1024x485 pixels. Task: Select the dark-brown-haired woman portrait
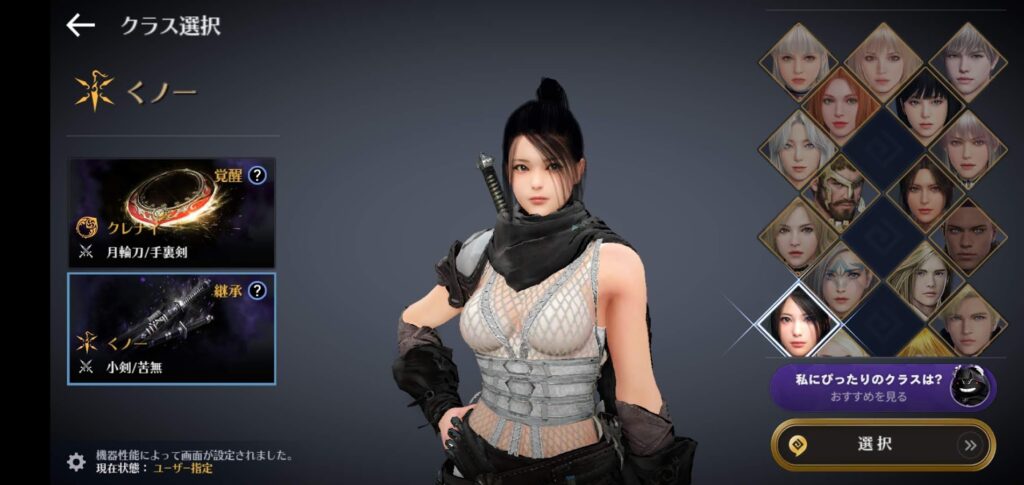[926, 190]
